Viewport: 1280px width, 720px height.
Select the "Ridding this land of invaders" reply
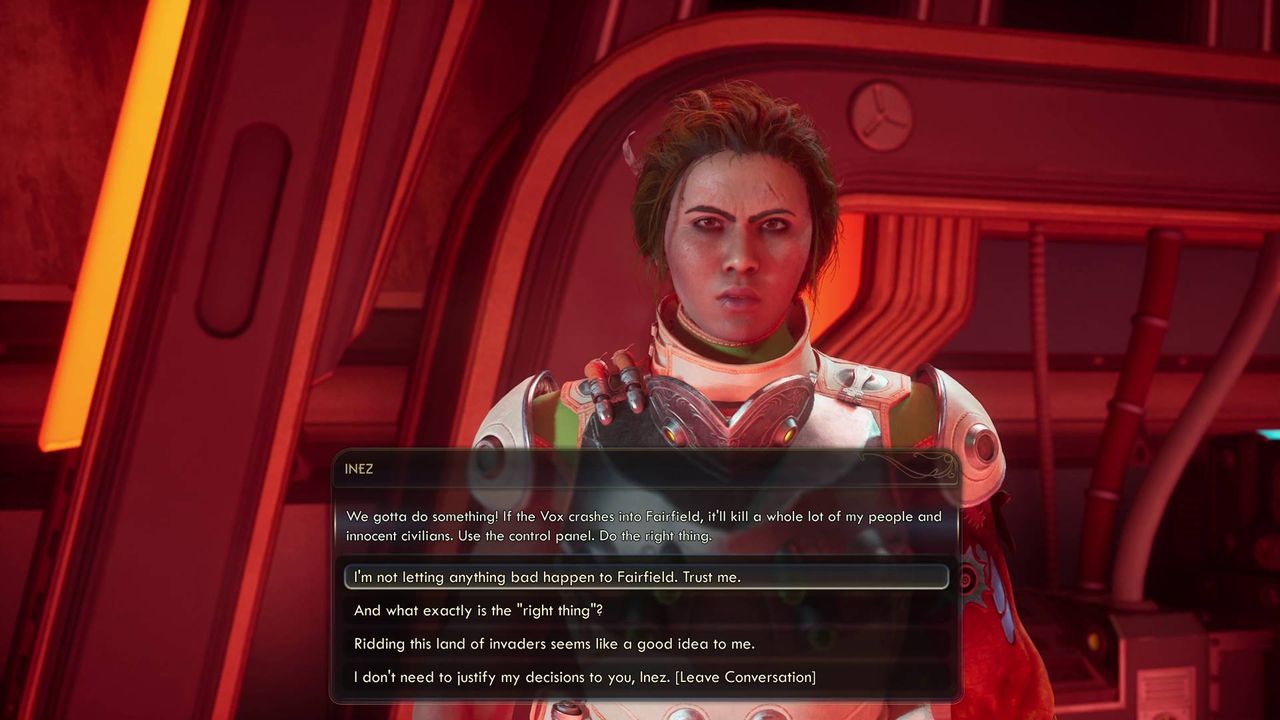554,644
